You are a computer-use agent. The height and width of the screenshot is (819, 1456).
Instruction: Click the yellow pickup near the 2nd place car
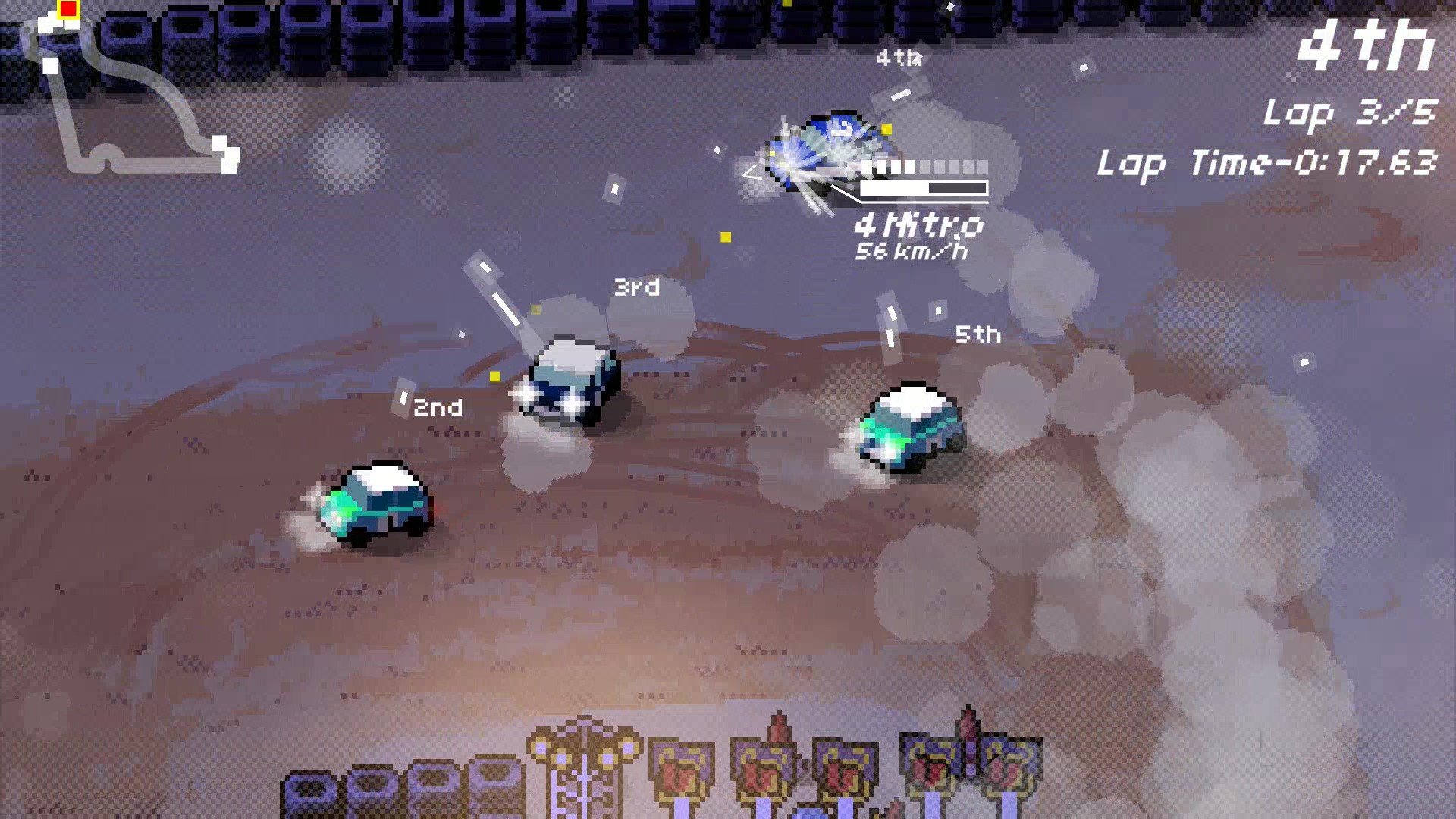(x=497, y=375)
